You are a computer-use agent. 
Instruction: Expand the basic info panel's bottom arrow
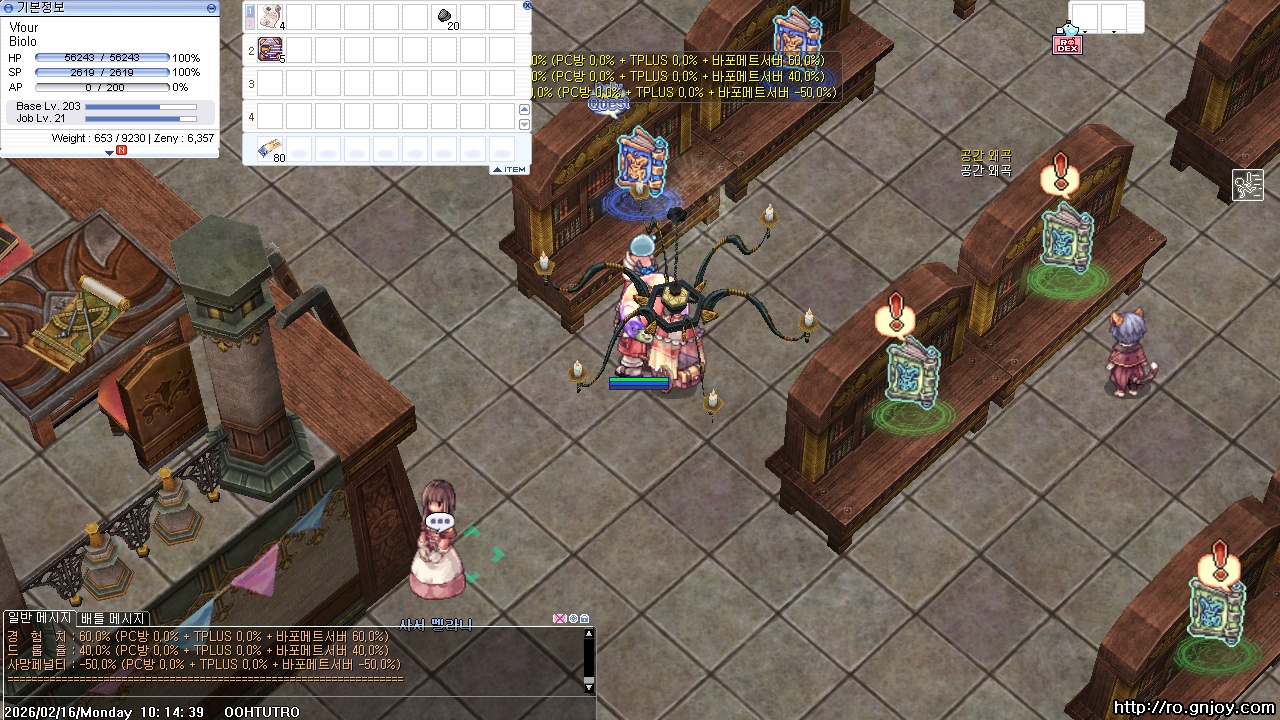click(x=109, y=152)
